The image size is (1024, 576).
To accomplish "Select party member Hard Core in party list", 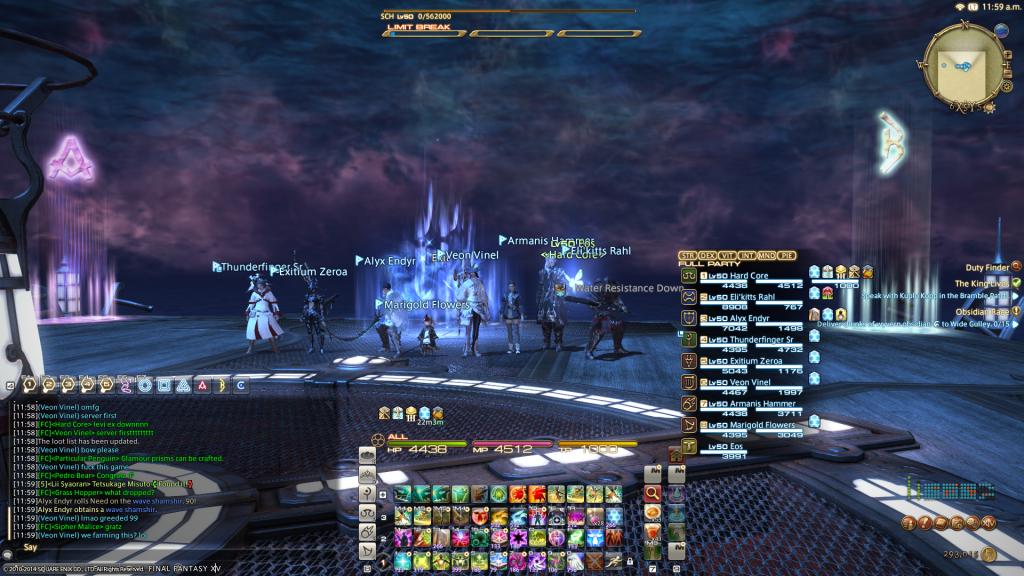I will [x=741, y=276].
